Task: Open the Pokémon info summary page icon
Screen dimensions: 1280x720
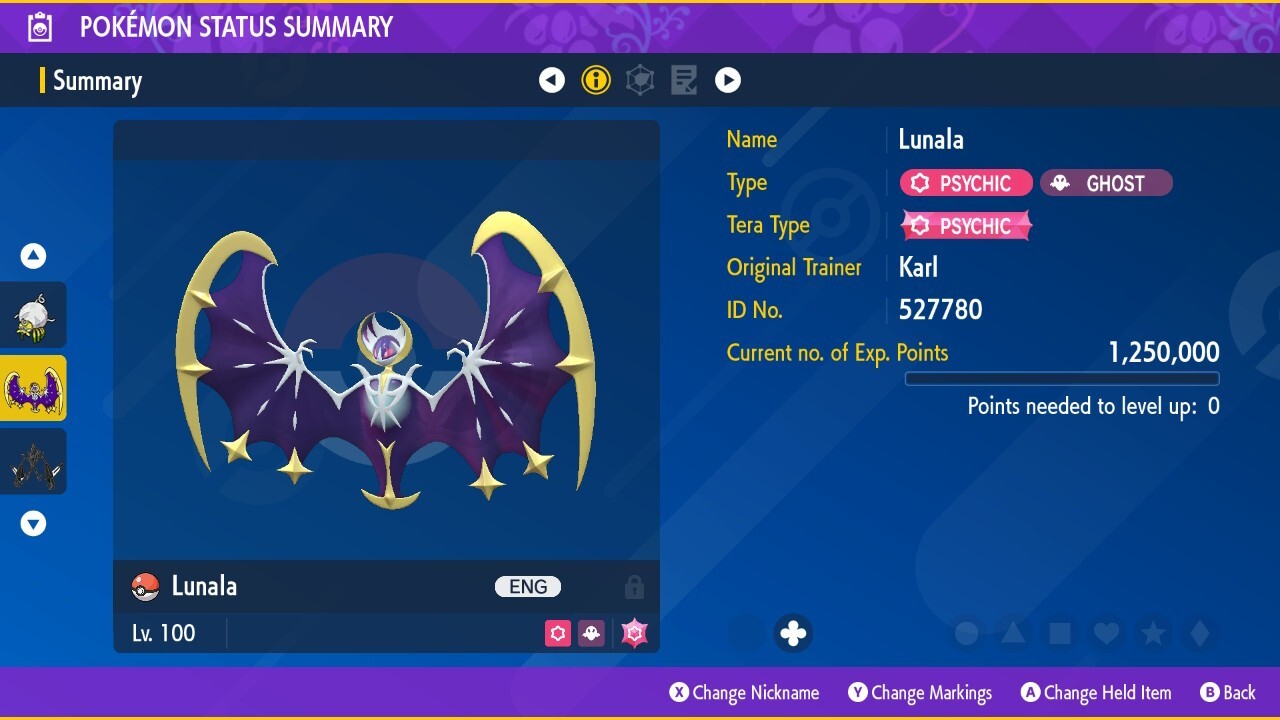Action: 596,80
